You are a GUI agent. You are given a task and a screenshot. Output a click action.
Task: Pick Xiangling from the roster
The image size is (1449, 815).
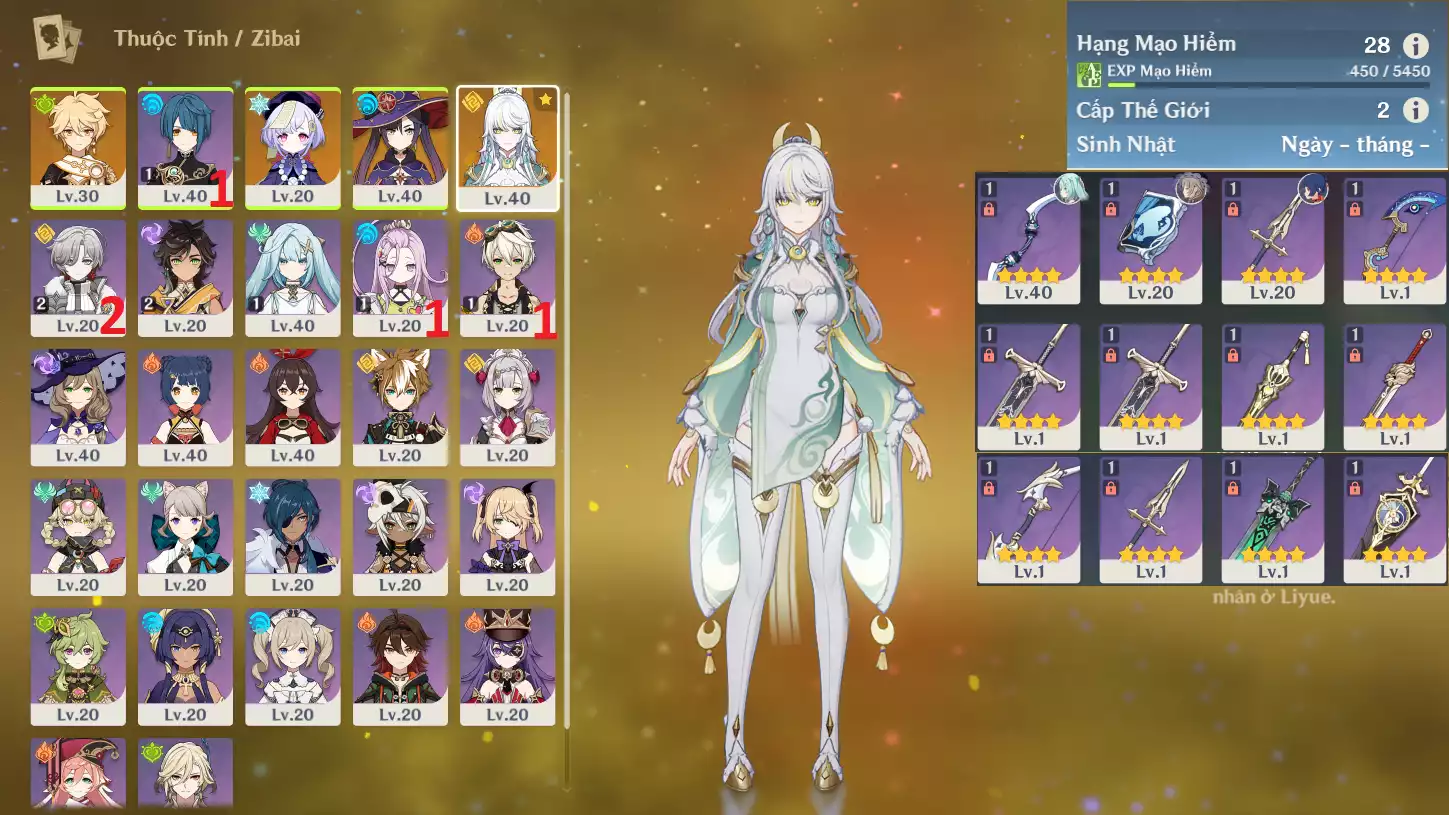pyautogui.click(x=185, y=407)
